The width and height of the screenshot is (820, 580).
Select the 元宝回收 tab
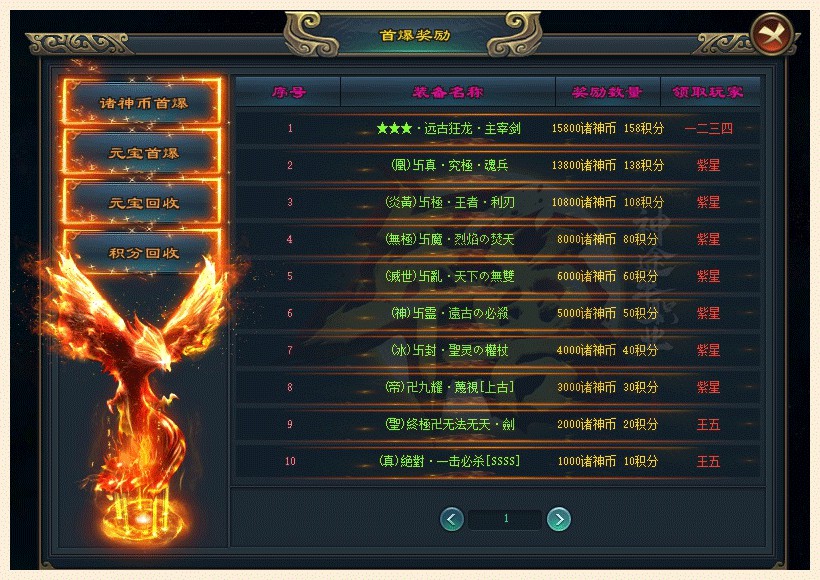[x=143, y=202]
